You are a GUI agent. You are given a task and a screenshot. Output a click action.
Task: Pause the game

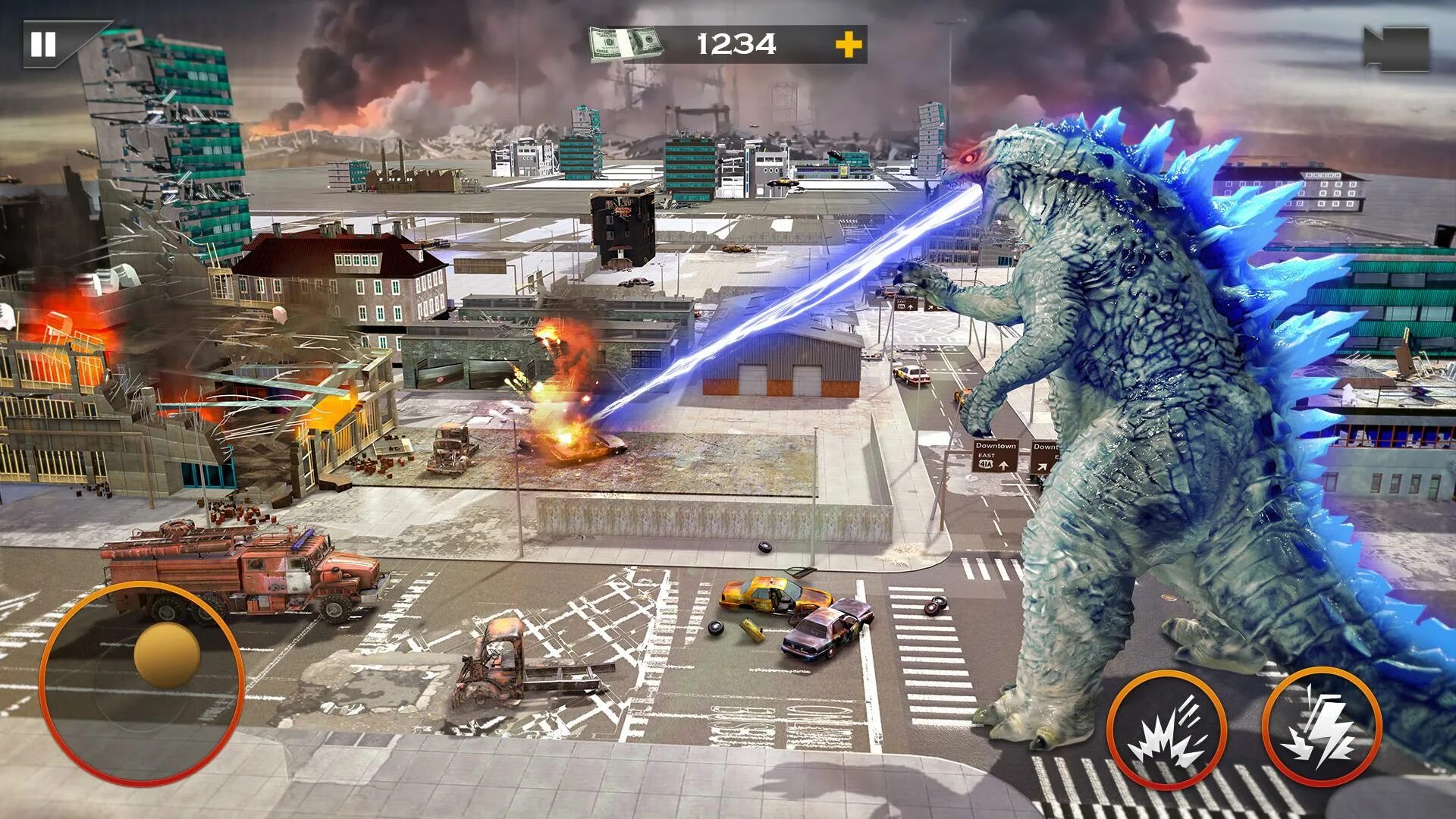43,45
